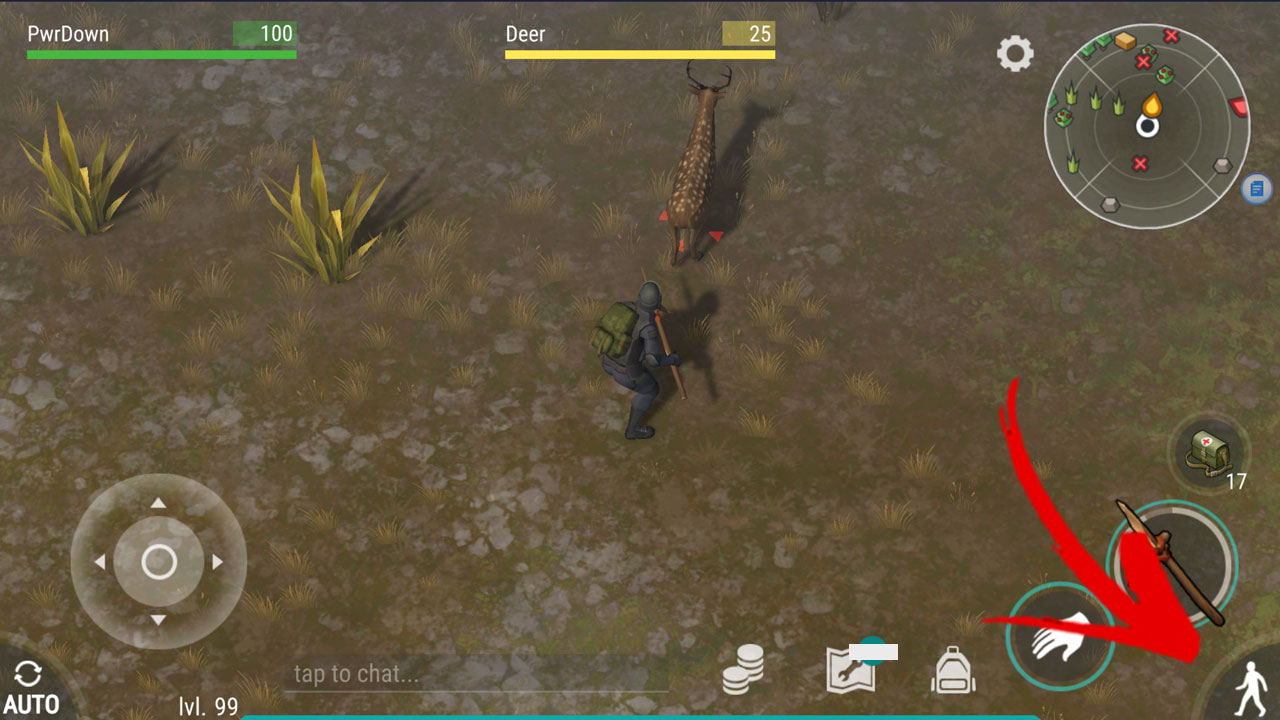Select the PwrDown player name label
The height and width of the screenshot is (720, 1280).
pos(66,33)
